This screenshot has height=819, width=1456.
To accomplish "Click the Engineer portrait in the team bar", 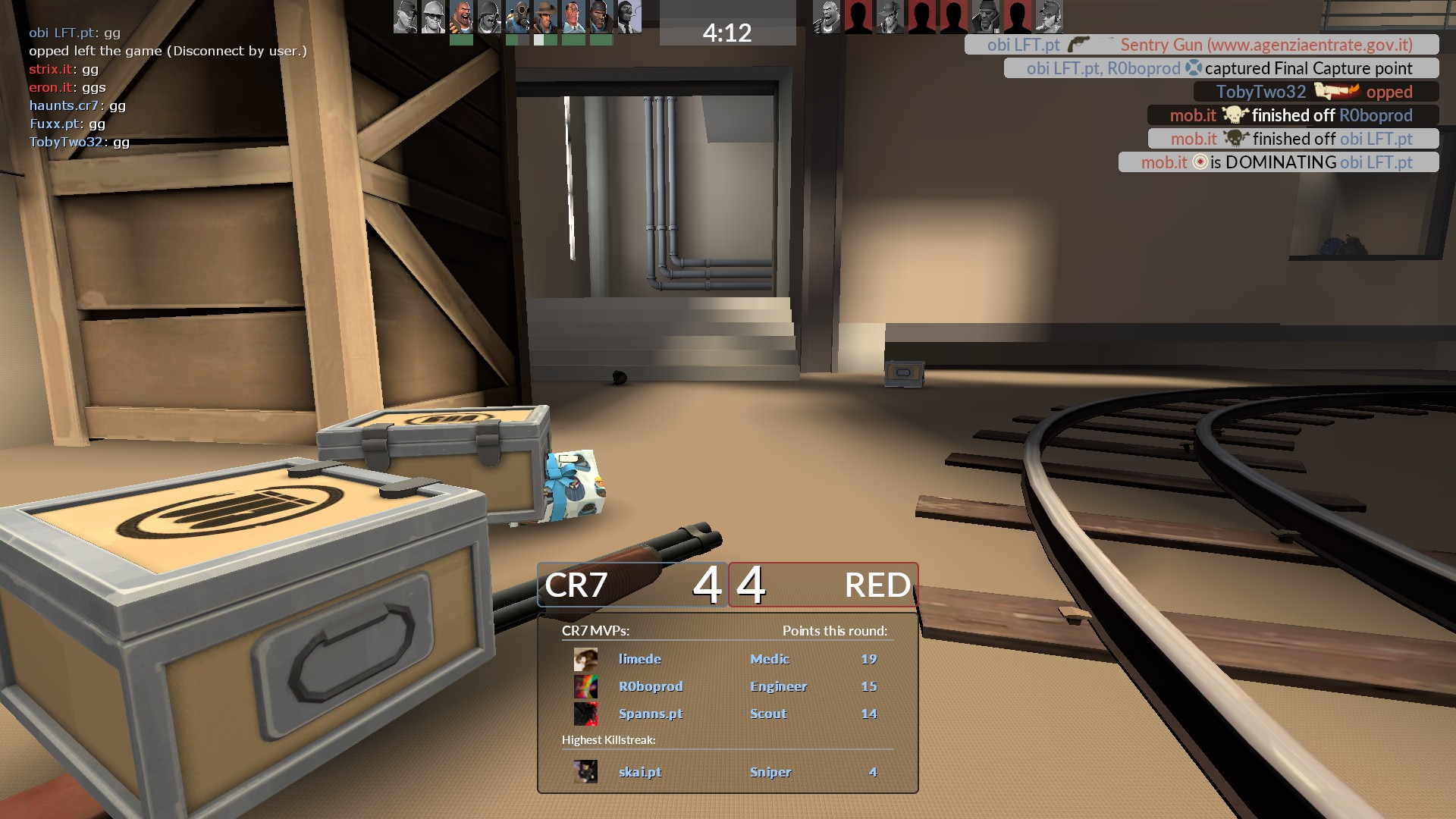I will [433, 17].
